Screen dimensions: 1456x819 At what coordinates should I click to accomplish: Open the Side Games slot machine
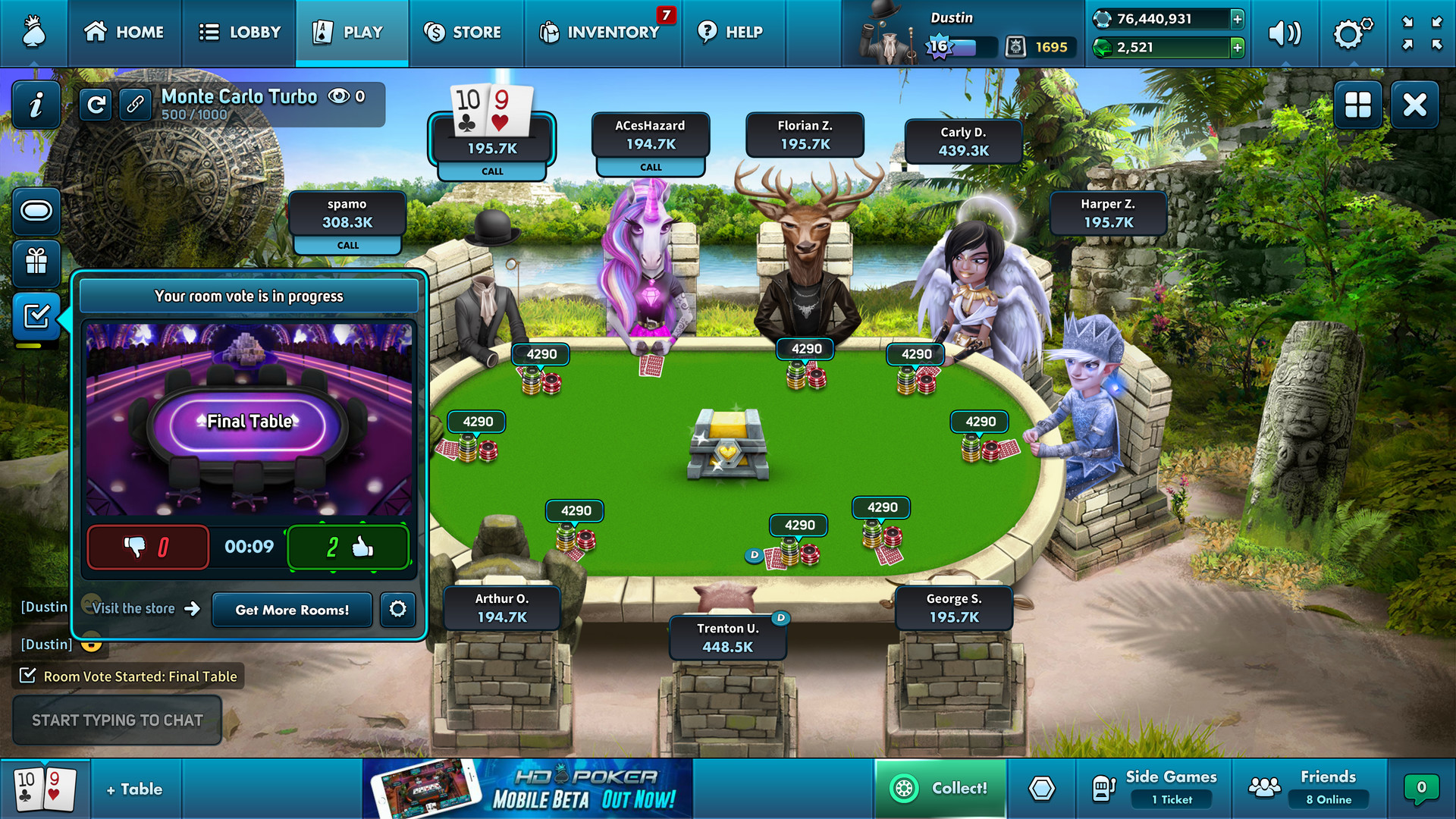pos(1105,788)
